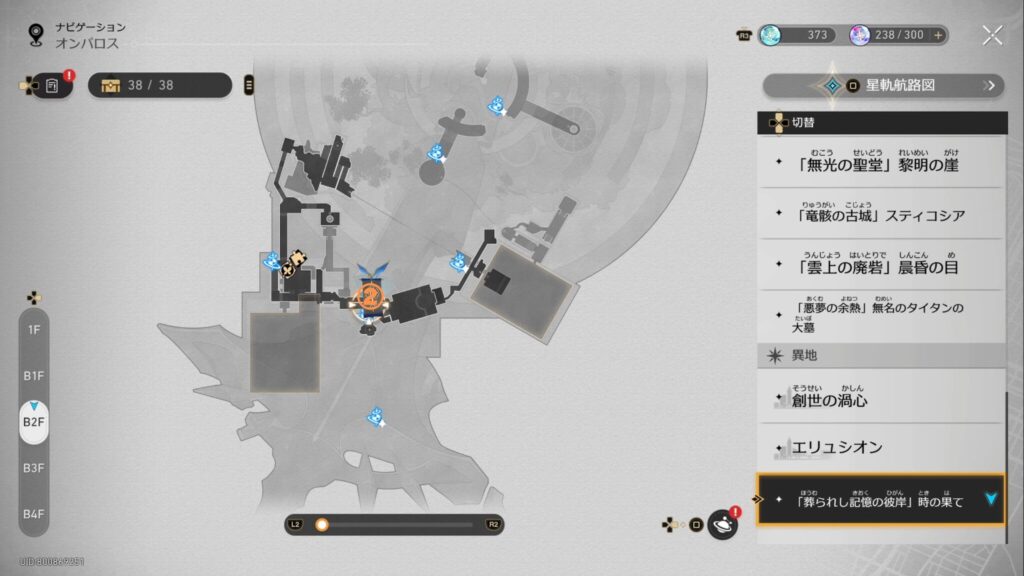Viewport: 1024px width, 576px height.
Task: Open the treasure chest counter 38 / 38
Action: [x=160, y=85]
